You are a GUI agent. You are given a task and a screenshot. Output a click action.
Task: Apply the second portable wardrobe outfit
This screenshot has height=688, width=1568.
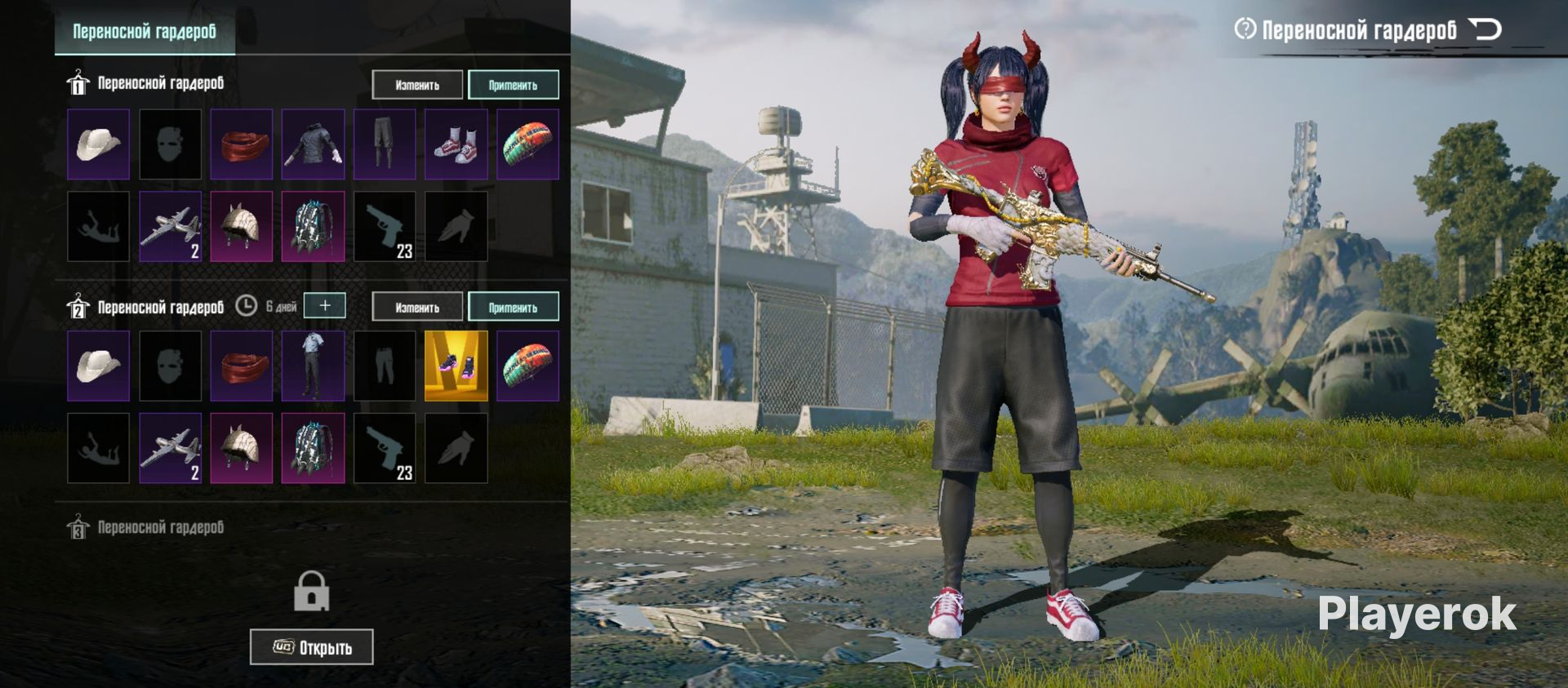click(513, 308)
